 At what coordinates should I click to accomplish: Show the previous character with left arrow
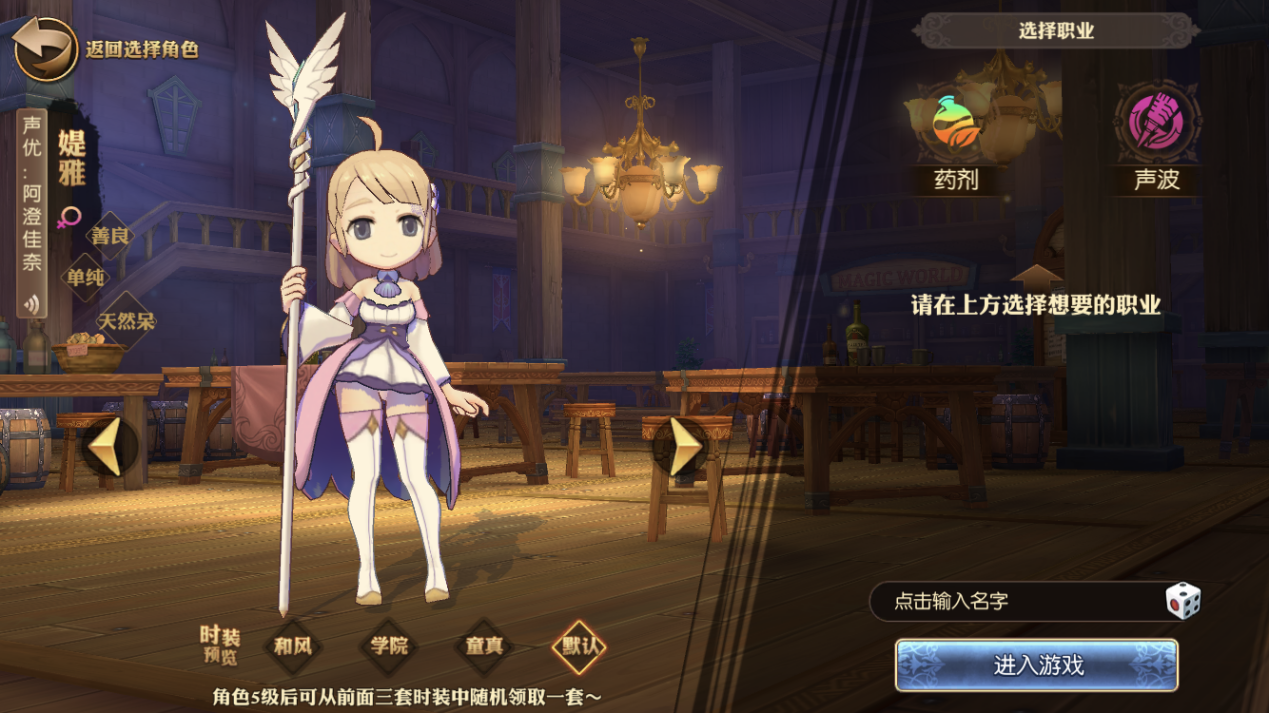coord(108,447)
